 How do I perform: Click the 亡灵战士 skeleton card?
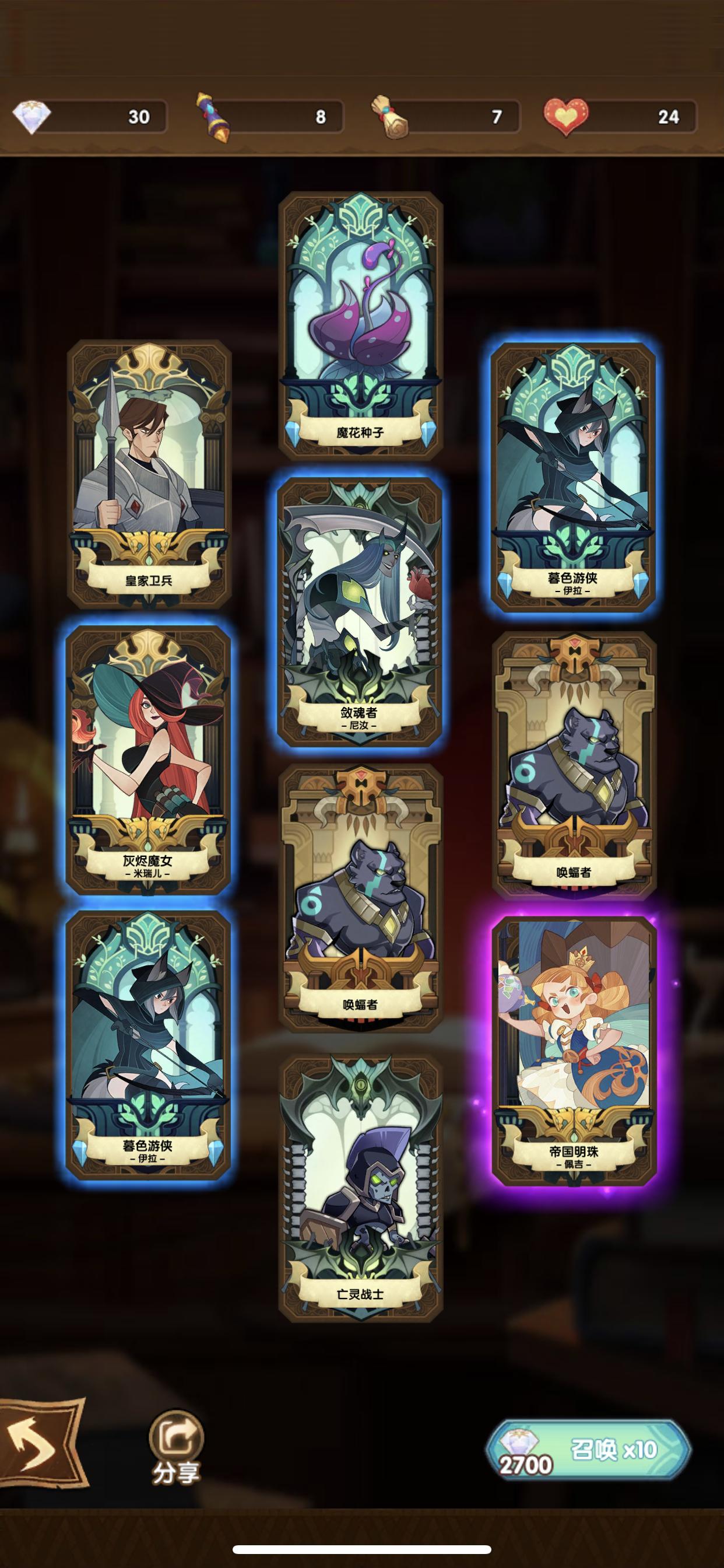pos(360,1188)
